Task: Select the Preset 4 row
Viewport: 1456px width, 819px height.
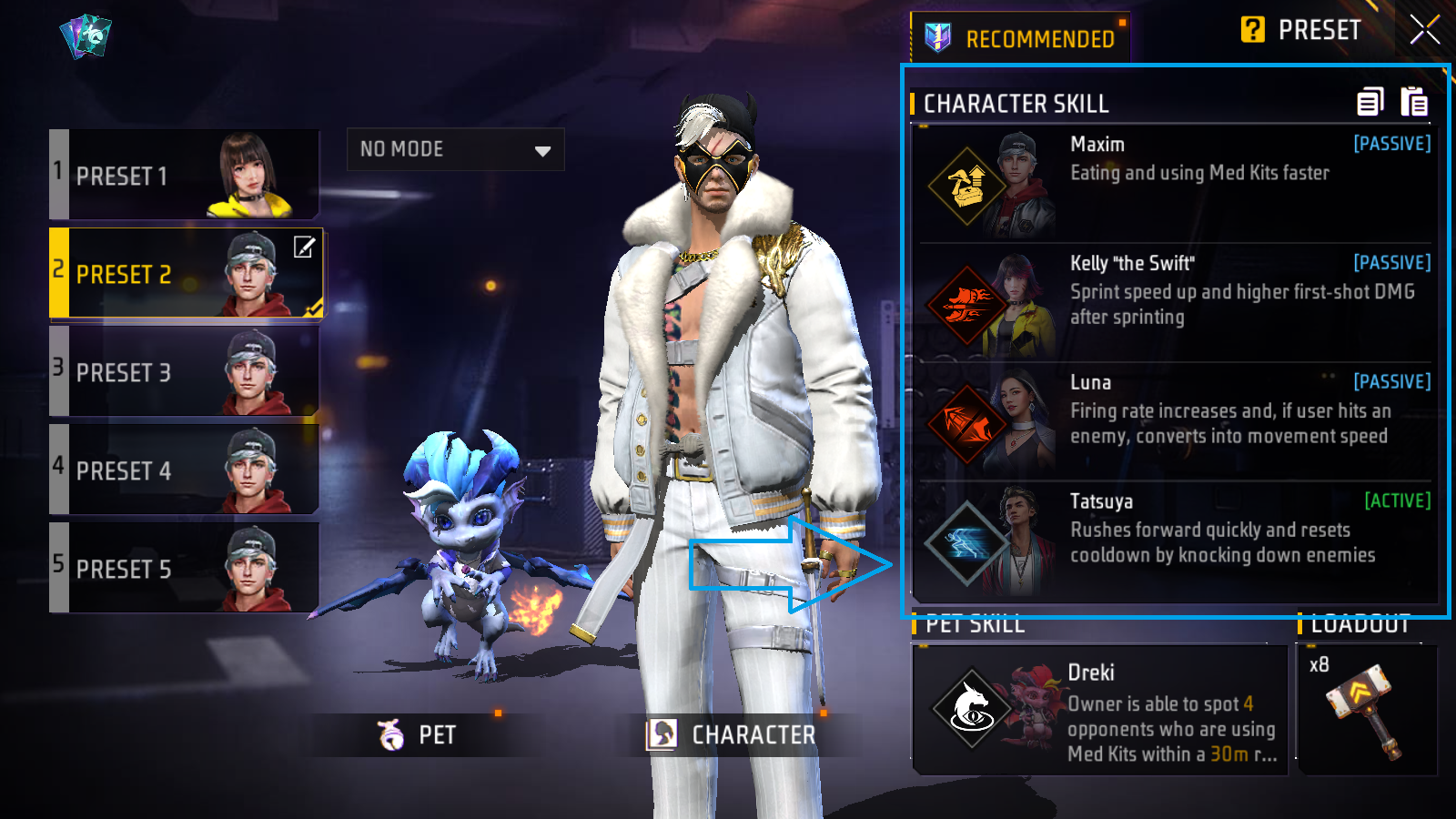Action: 185,470
